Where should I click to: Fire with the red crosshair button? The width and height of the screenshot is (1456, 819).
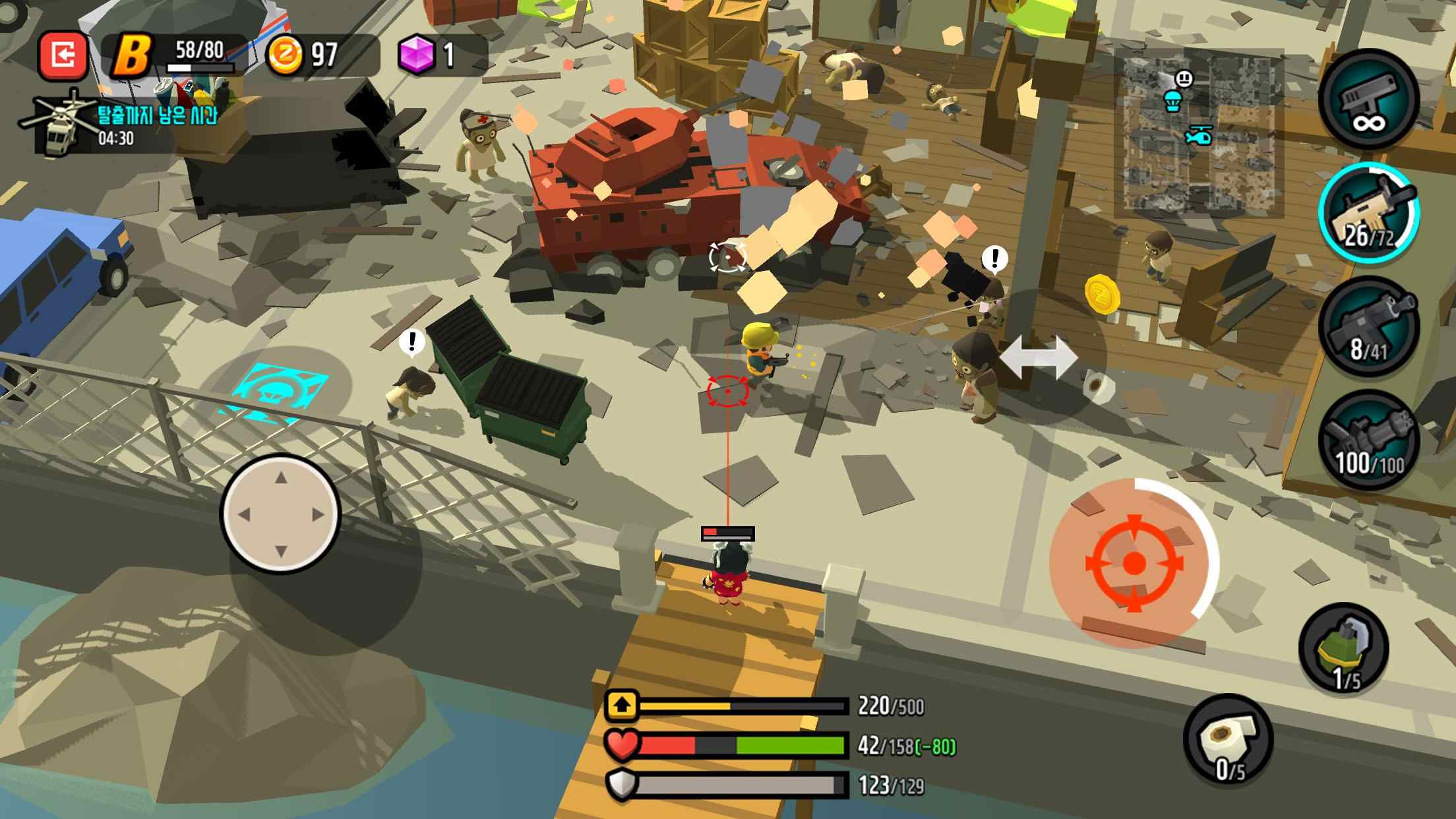click(1133, 562)
